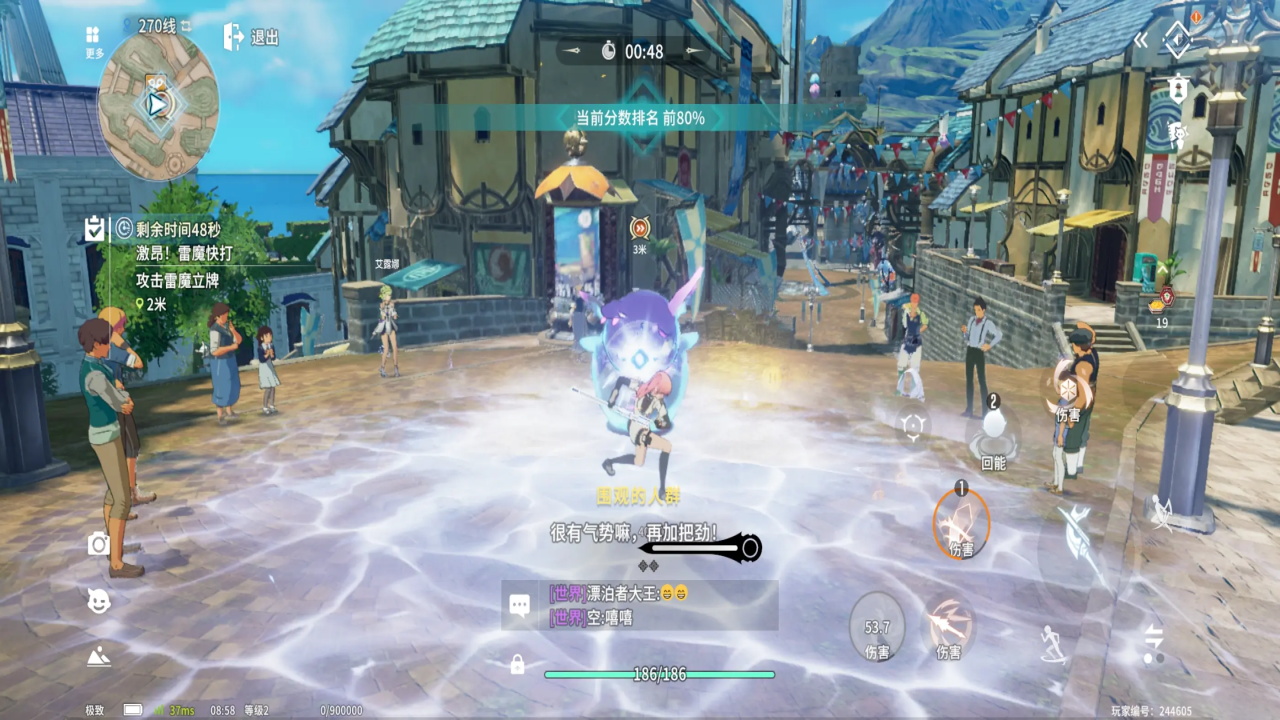Use the food item with 19 count
This screenshot has height=720, width=1280.
1161,302
